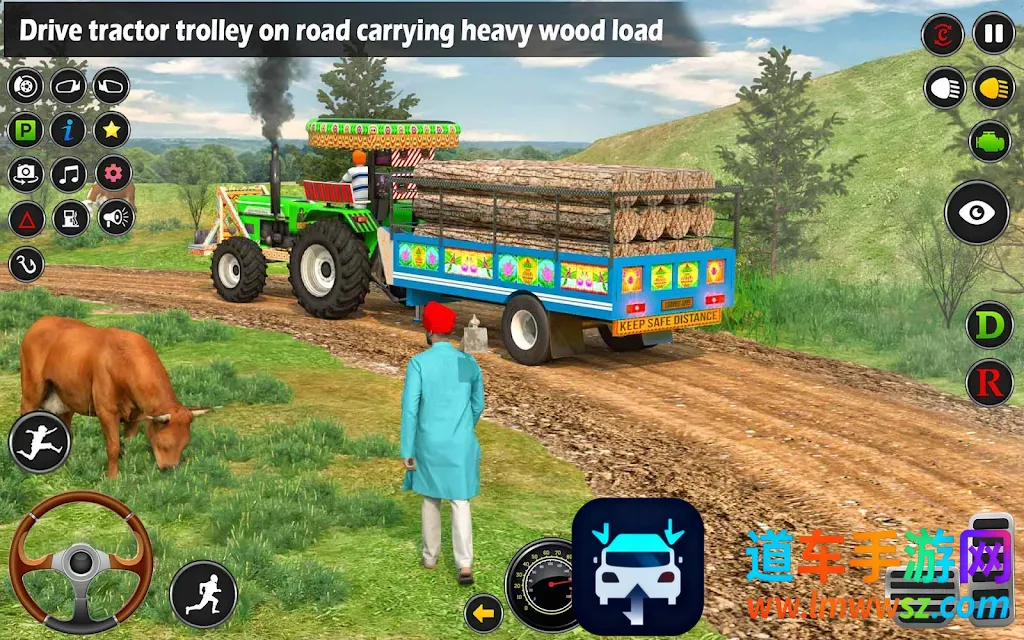Viewport: 1024px width, 640px height.
Task: Toggle the side mirror pointing left
Action: tap(69, 86)
